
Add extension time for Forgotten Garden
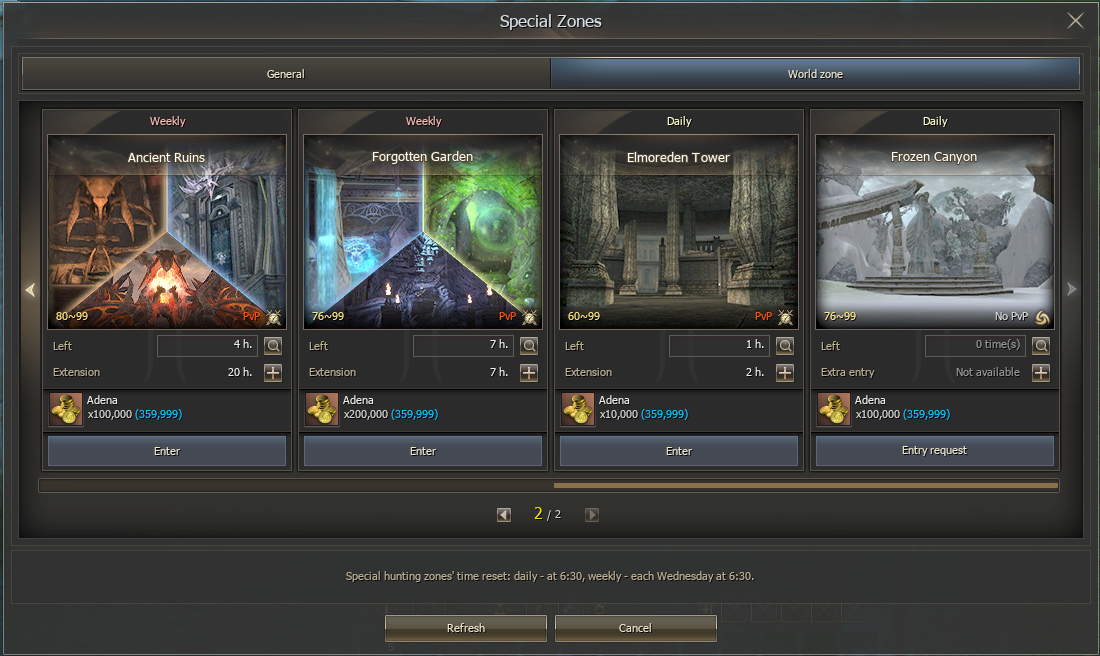[529, 373]
